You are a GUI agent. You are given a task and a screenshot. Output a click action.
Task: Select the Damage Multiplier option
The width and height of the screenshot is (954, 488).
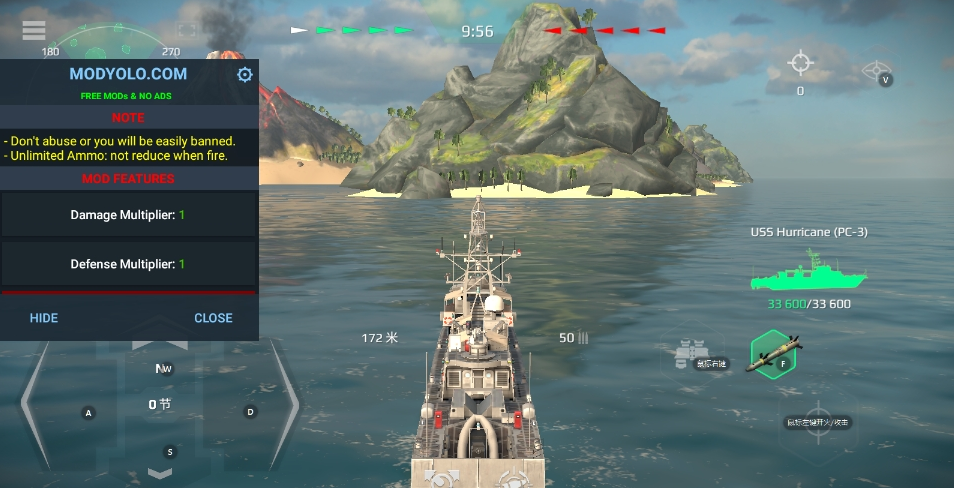coord(128,215)
